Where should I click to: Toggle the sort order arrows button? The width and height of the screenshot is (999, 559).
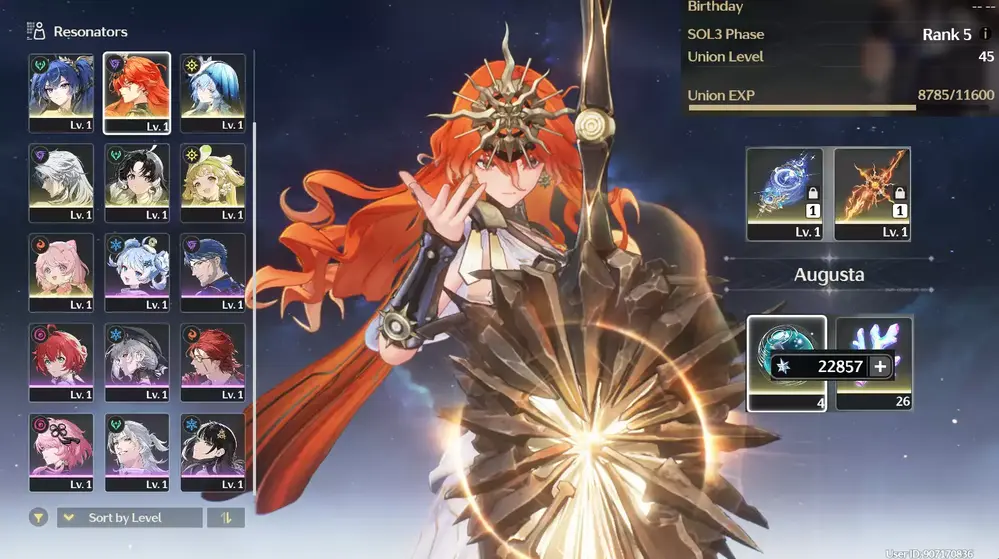pyautogui.click(x=225, y=517)
